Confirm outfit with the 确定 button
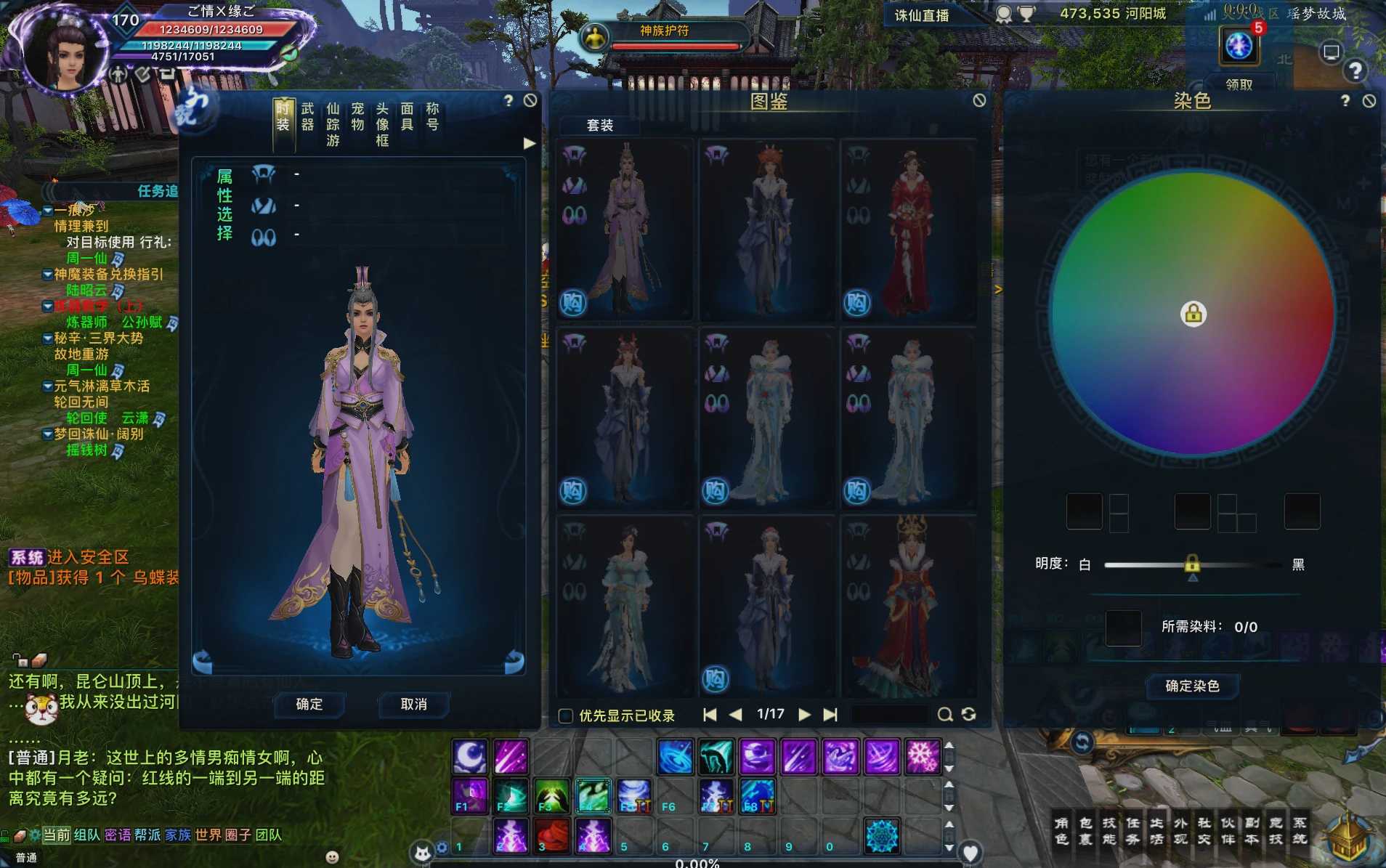Viewport: 1386px width, 868px height. click(x=309, y=704)
